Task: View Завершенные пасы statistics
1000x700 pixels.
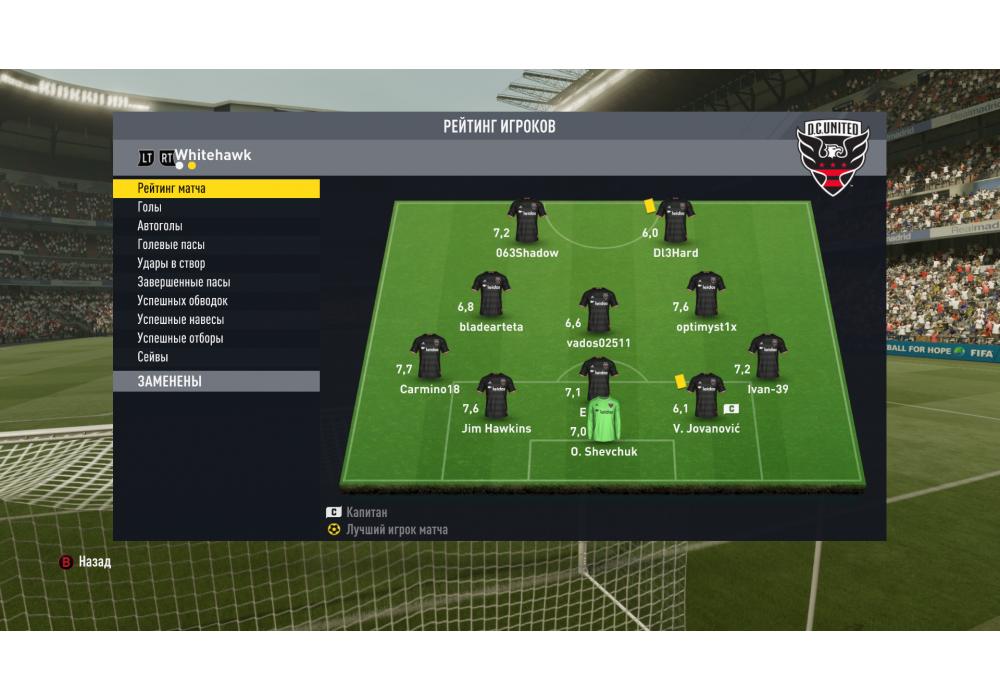Action: pos(184,282)
